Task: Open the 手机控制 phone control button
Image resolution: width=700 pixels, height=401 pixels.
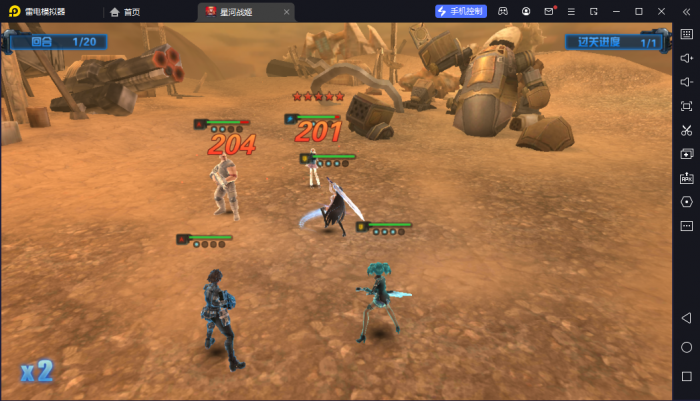Action: click(x=461, y=11)
